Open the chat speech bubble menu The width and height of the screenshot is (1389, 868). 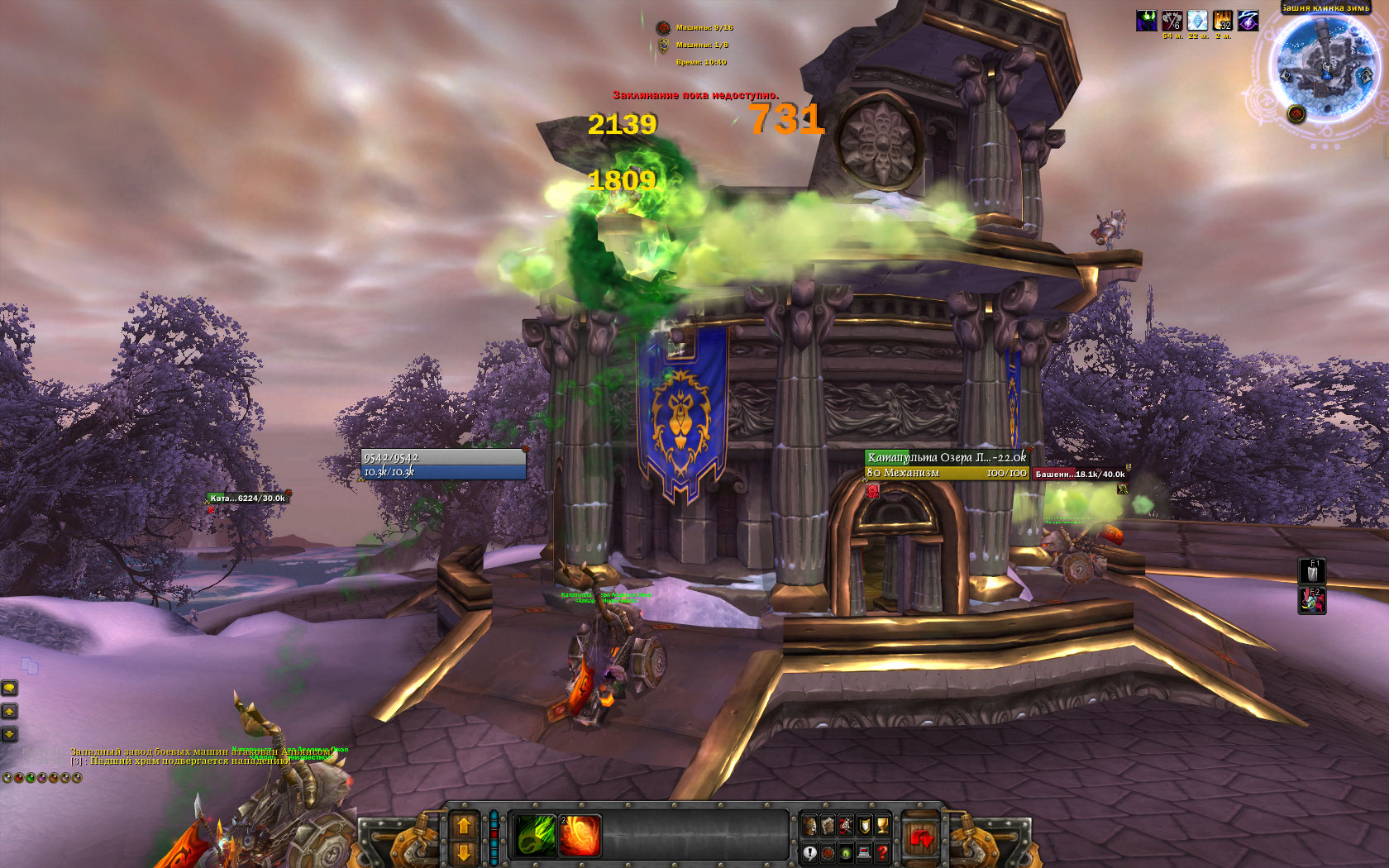(x=9, y=688)
